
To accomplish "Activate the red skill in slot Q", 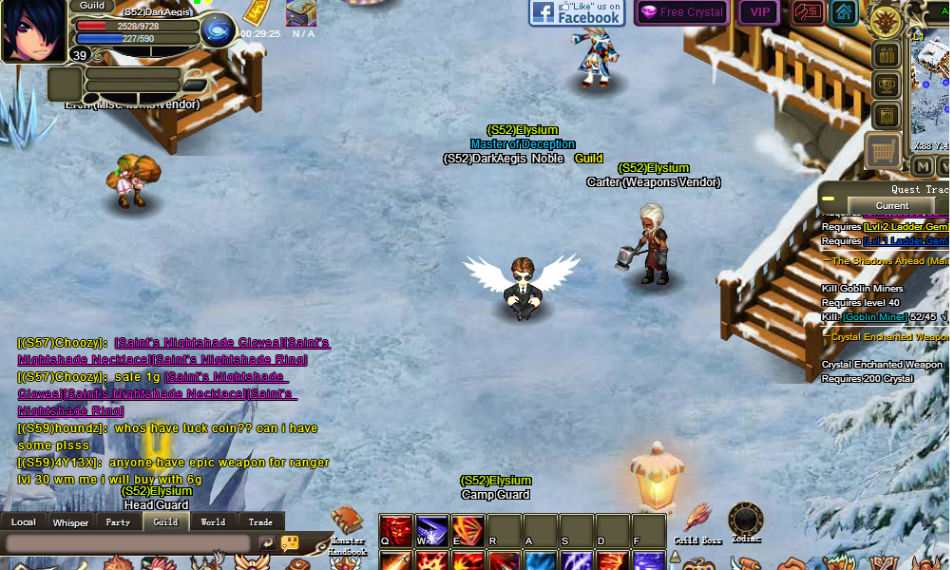I will (396, 530).
